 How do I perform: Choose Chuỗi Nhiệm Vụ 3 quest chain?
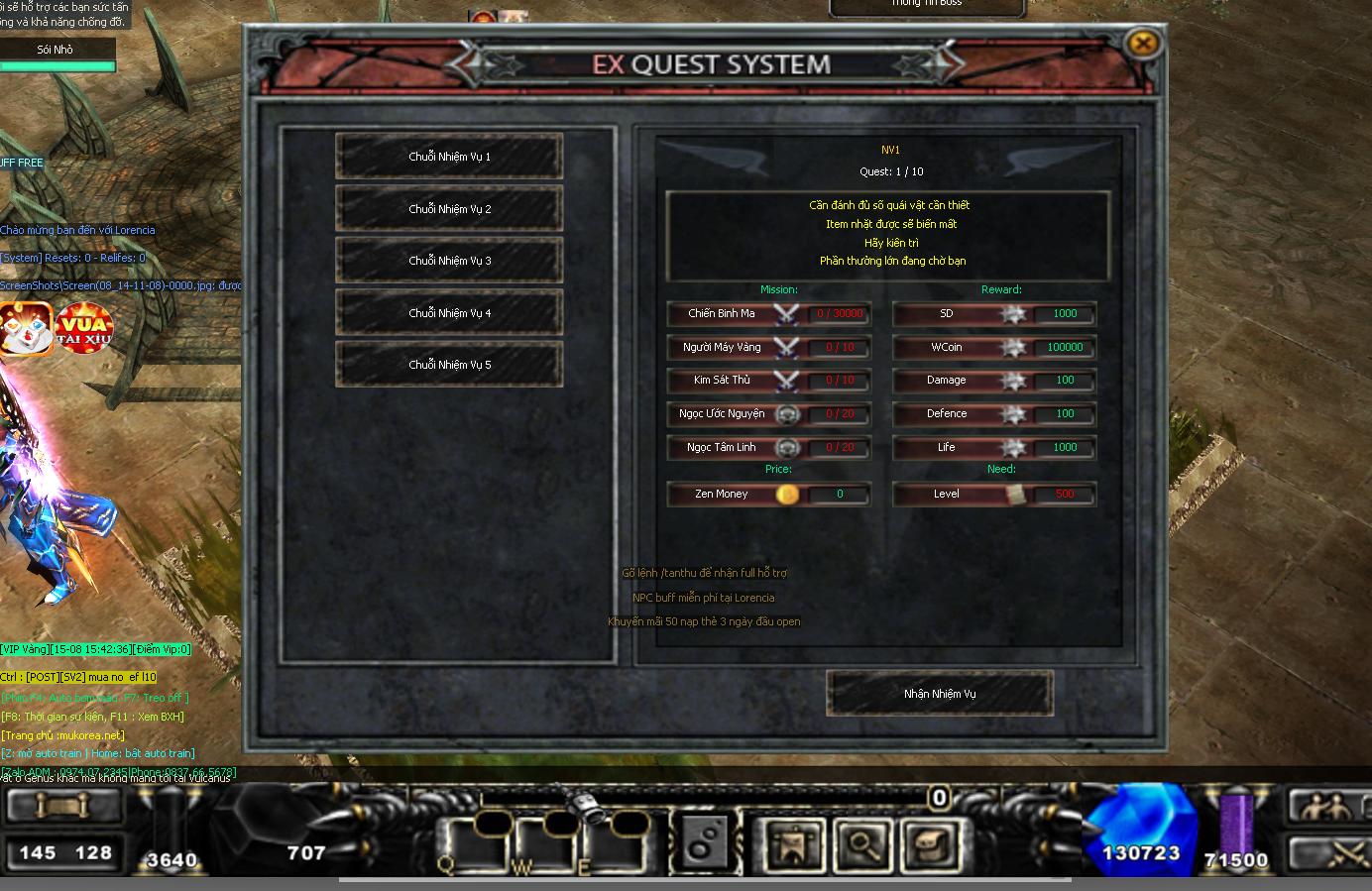[x=449, y=261]
